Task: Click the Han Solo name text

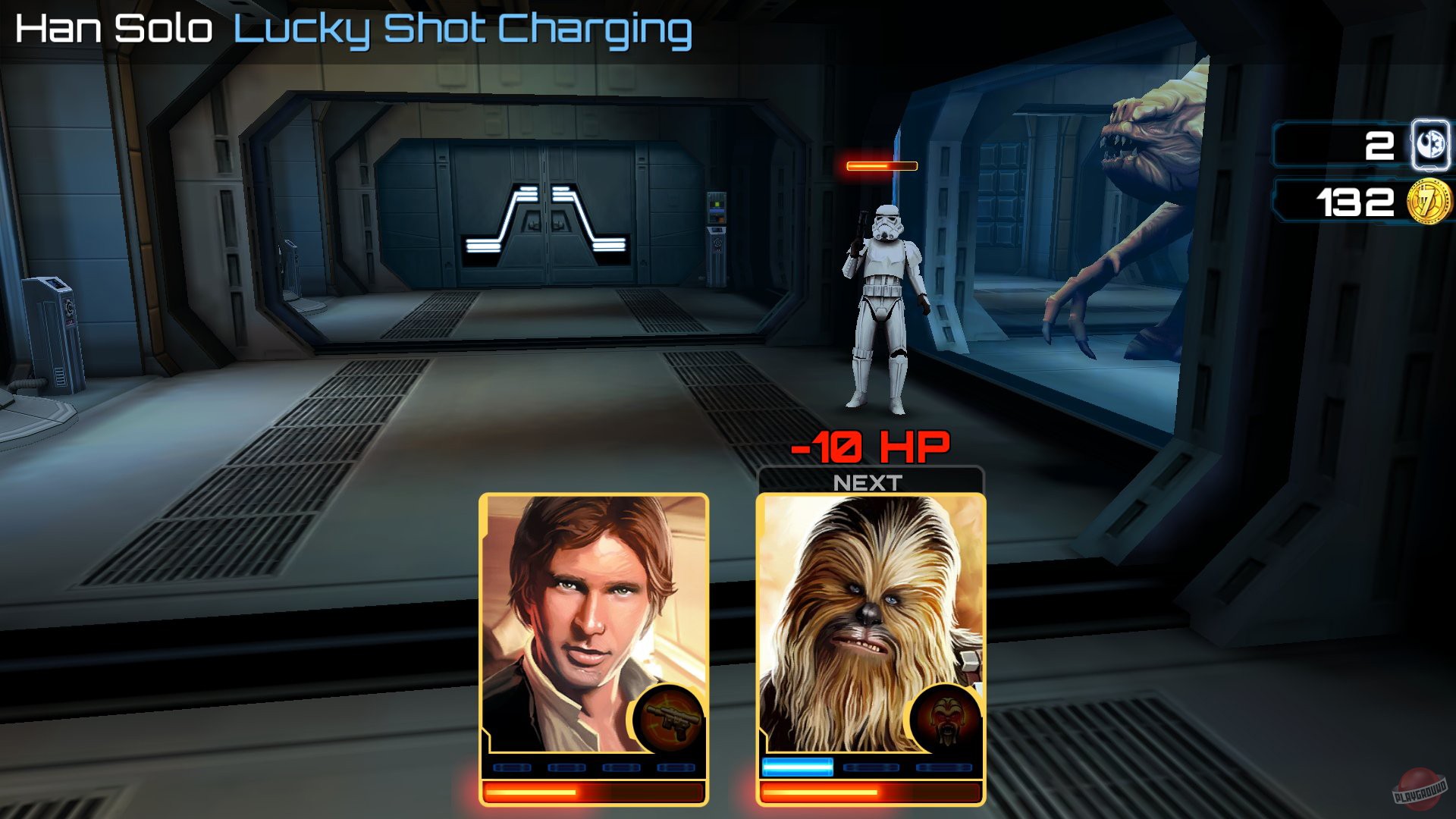Action: pyautogui.click(x=114, y=29)
